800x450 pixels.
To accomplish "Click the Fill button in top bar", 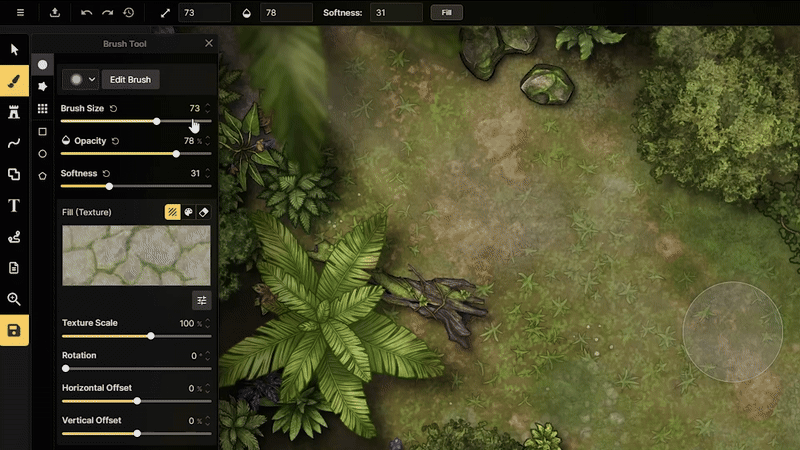I will 446,13.
